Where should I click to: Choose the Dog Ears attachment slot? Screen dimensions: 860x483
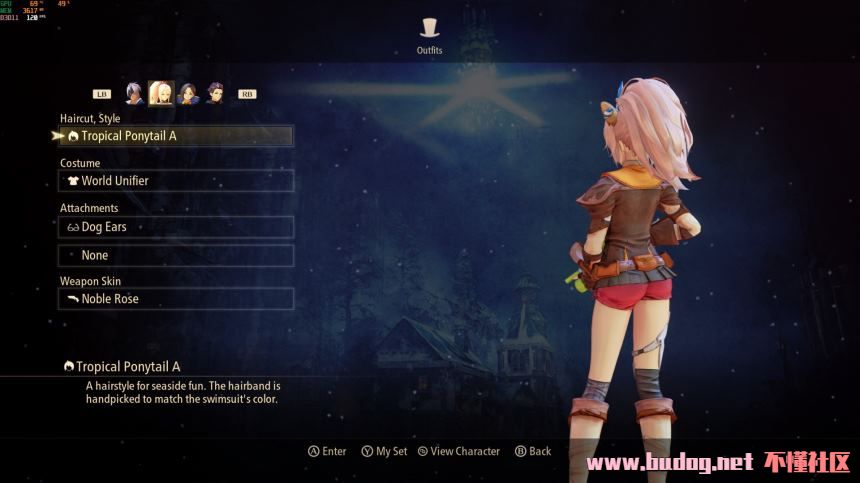176,227
